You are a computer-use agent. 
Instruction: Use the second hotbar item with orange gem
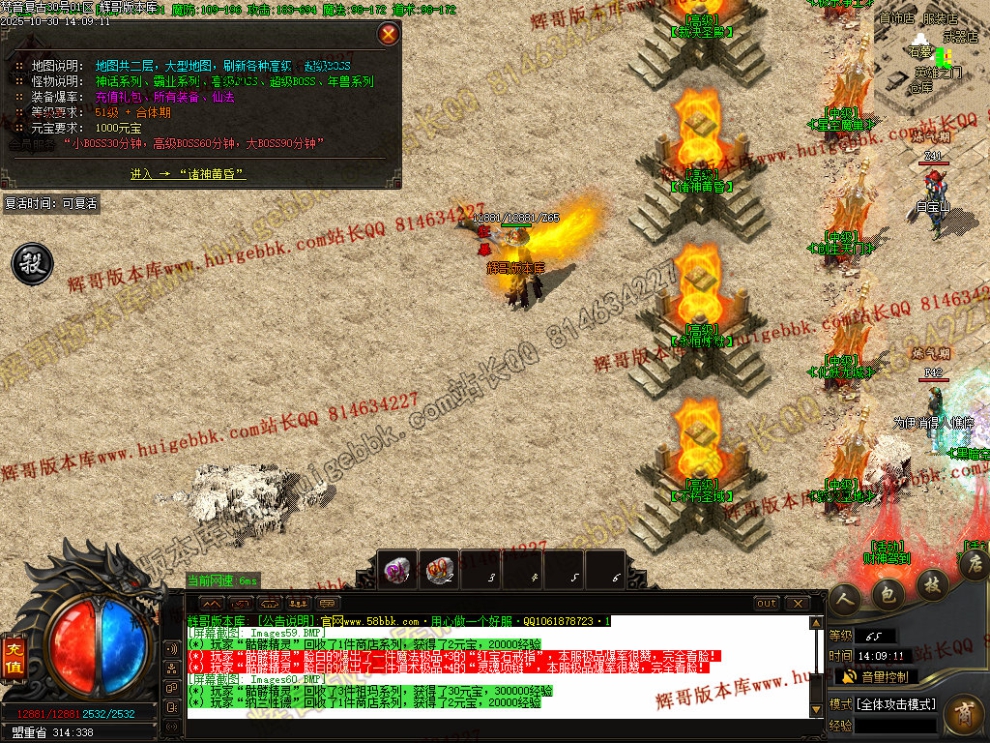[438, 570]
